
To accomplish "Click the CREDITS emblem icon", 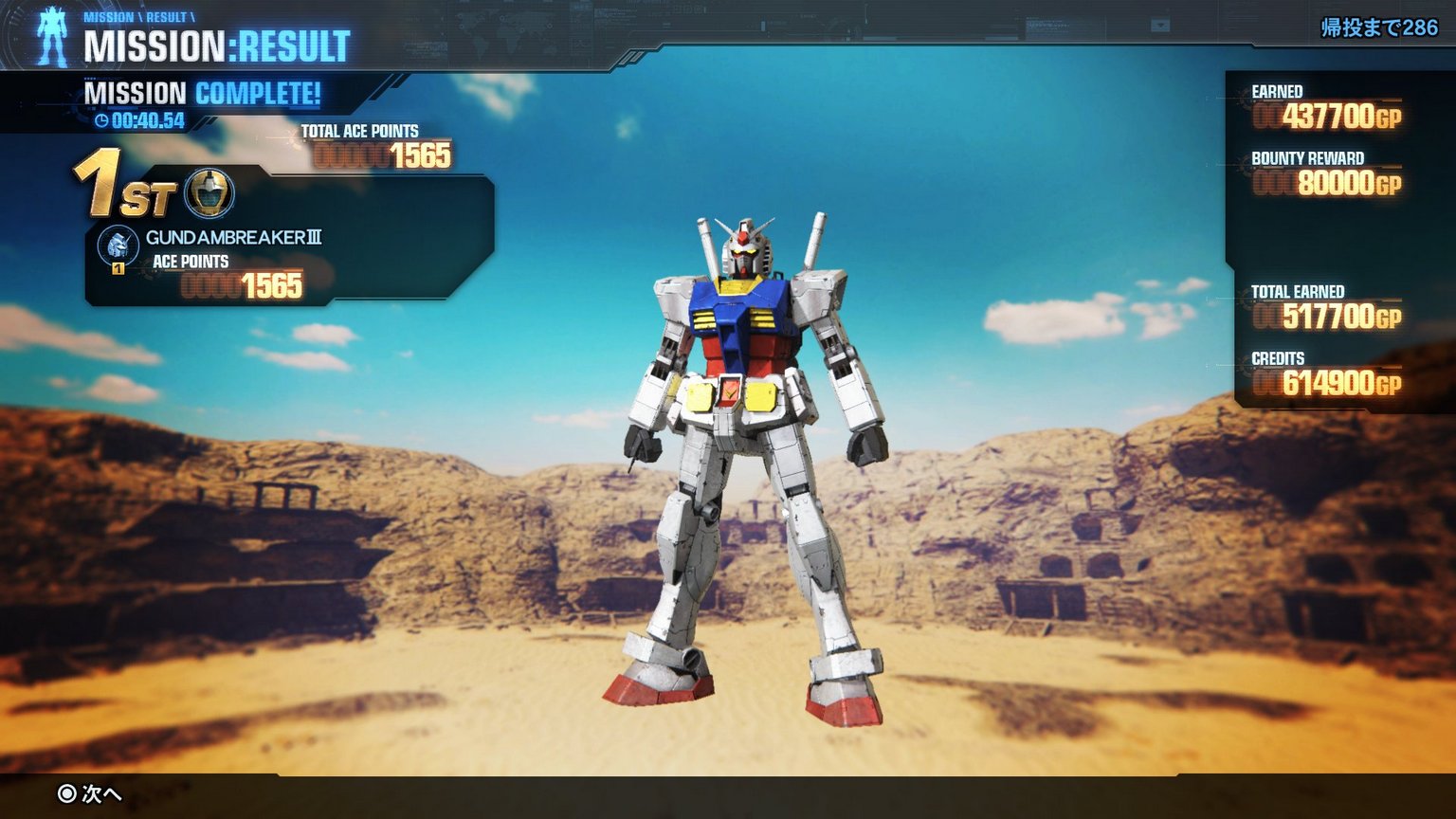I will pos(1242,360).
